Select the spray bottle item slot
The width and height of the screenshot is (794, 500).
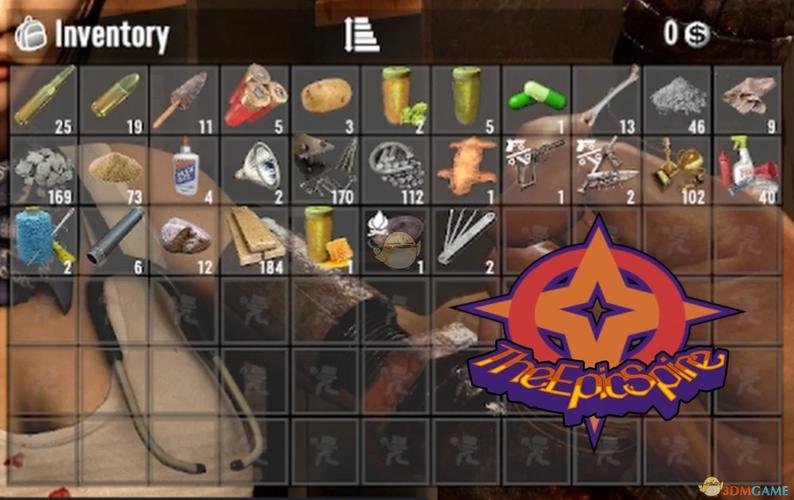click(748, 167)
